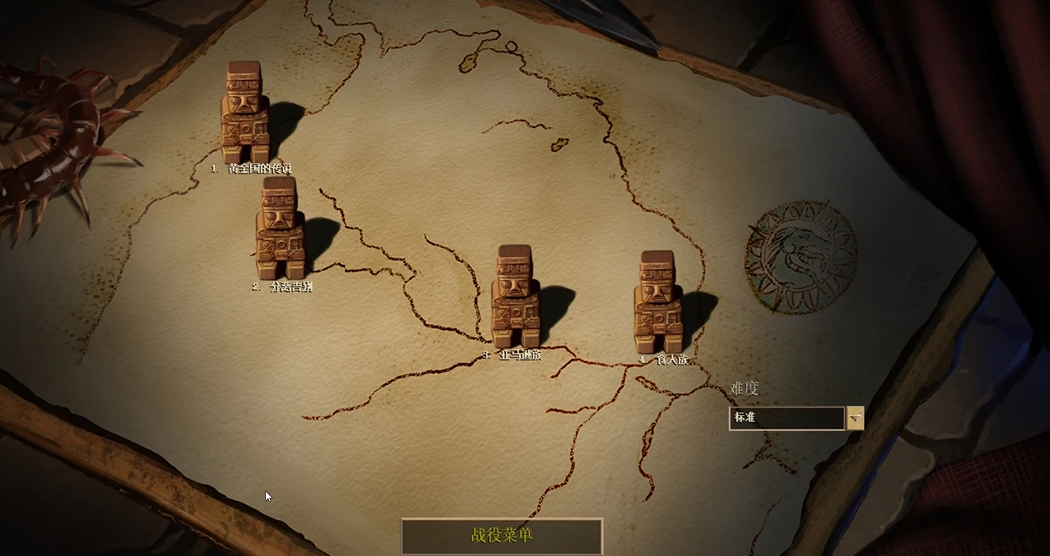This screenshot has height=556, width=1050.
Task: Click the 标准 difficulty field
Action: coord(786,418)
